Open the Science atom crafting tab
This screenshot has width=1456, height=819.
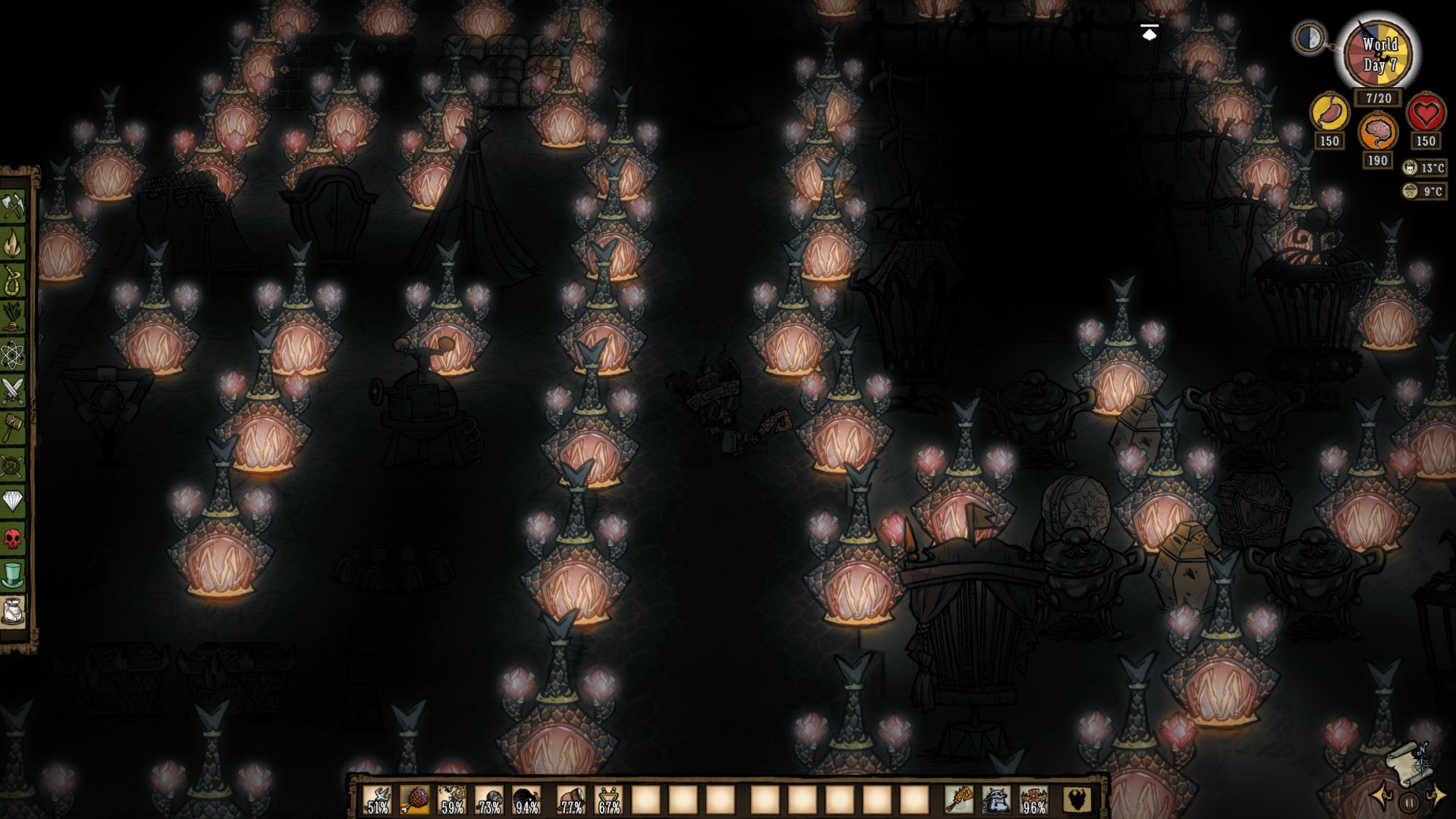[13, 354]
